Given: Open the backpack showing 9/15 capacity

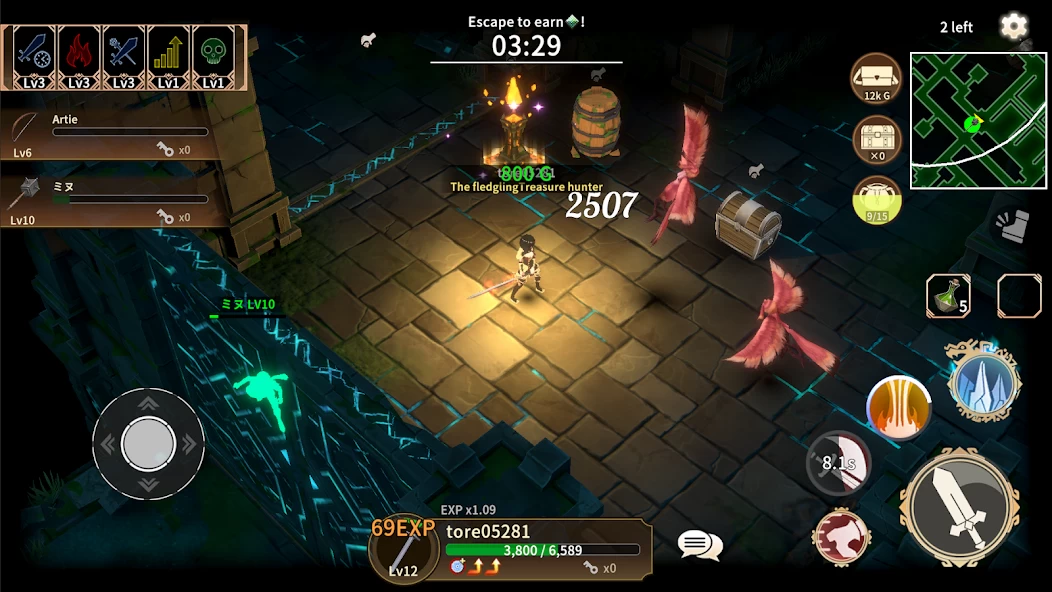Looking at the screenshot, I should tap(877, 200).
